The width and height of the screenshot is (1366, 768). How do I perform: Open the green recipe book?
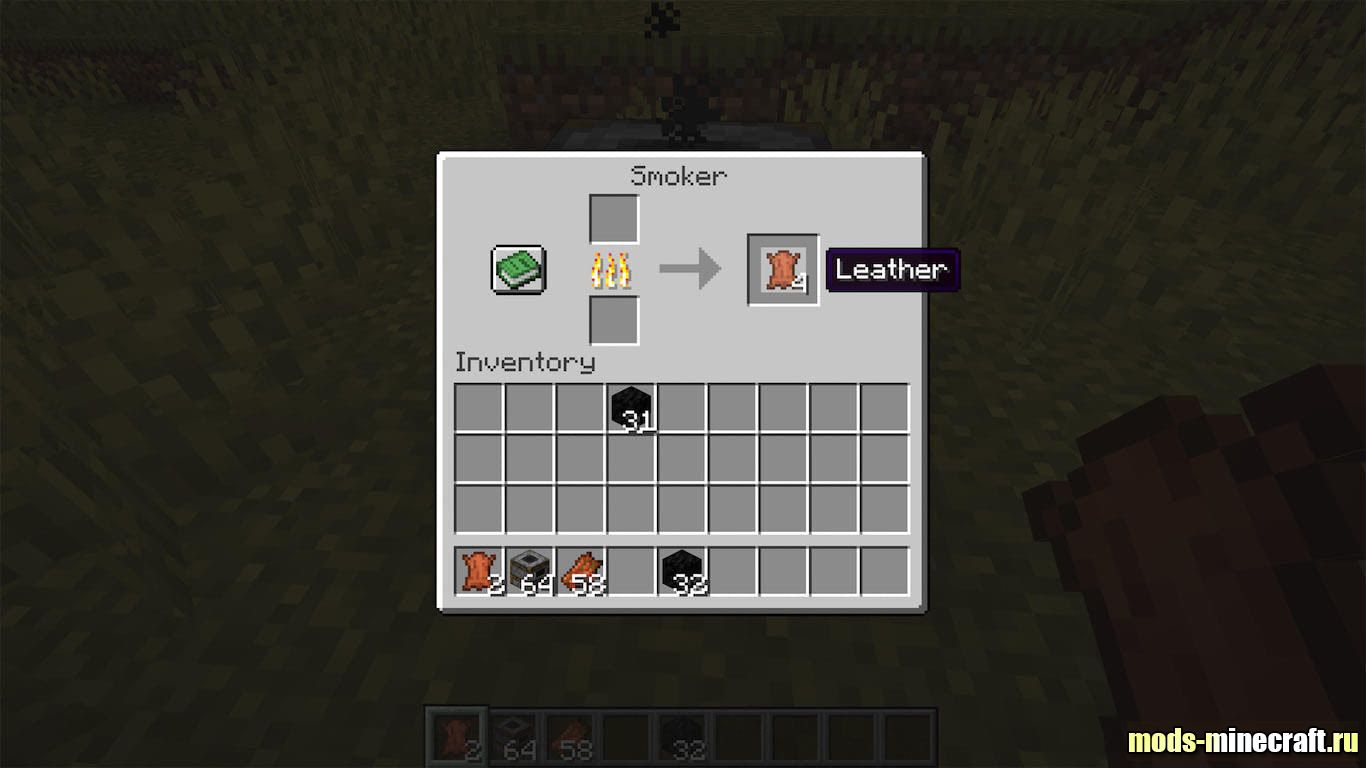pyautogui.click(x=518, y=269)
